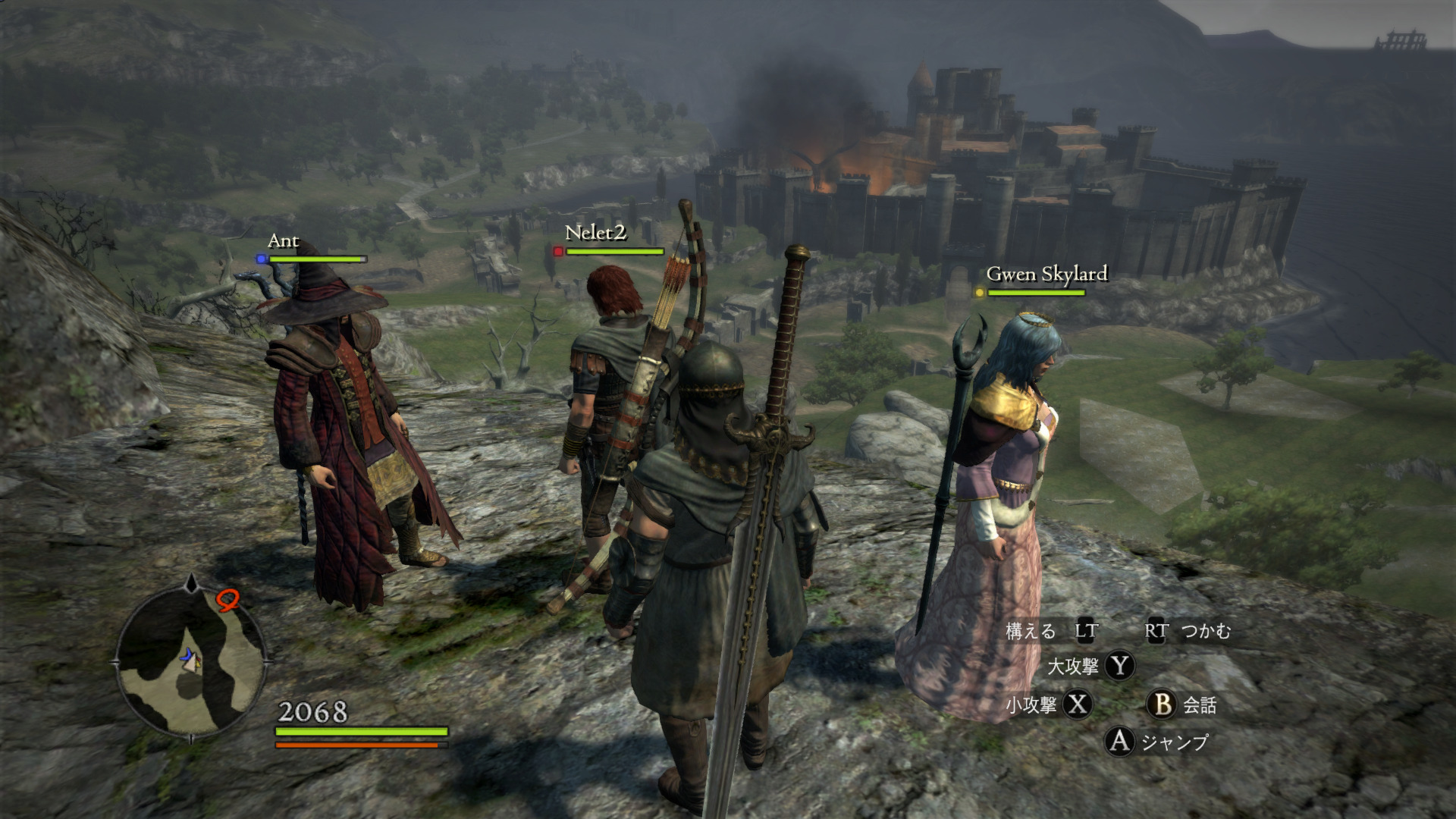The height and width of the screenshot is (819, 1456).
Task: Choose the Nelet2 pawn nameplate
Action: coord(595,234)
